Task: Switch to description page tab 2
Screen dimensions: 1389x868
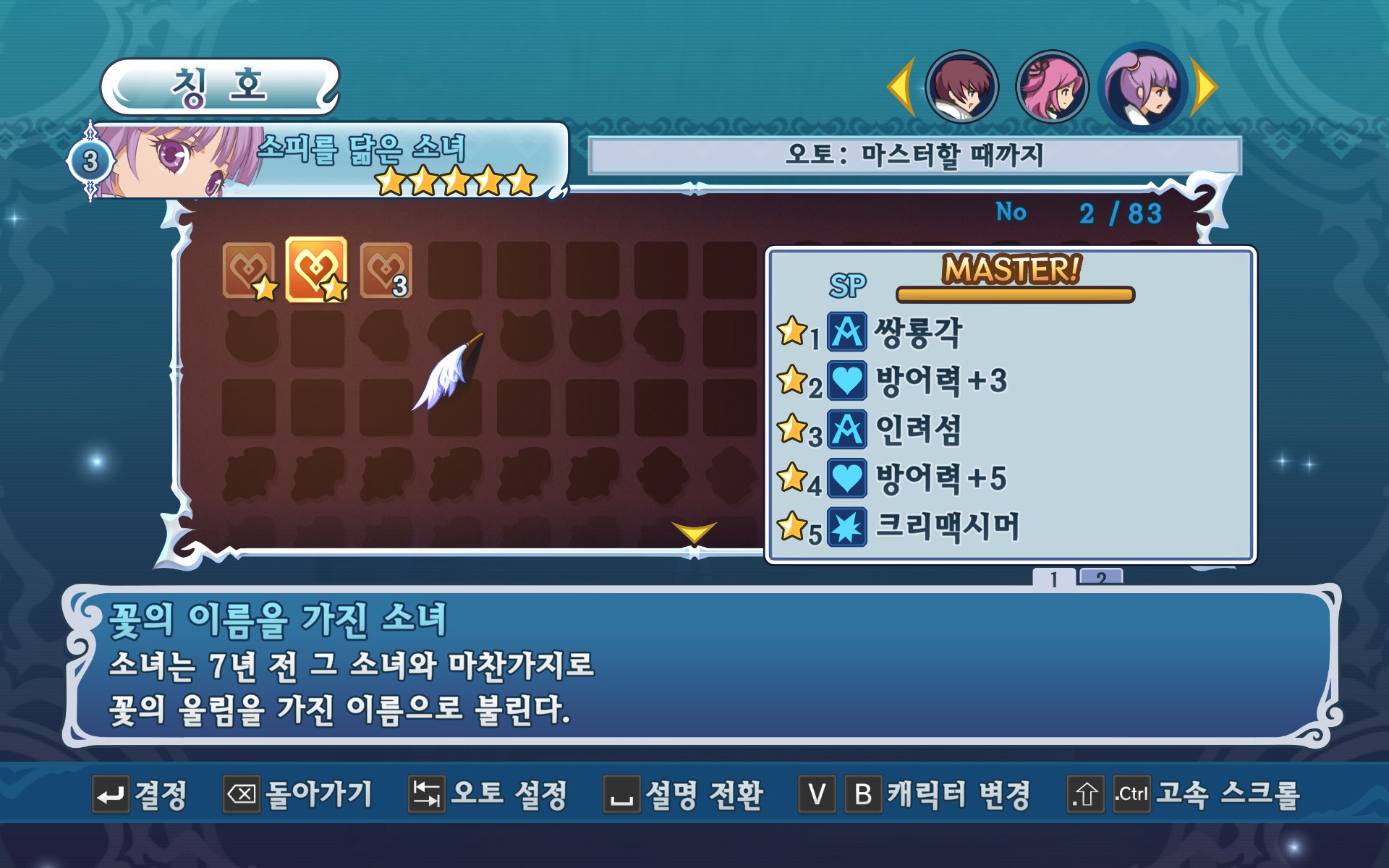Action: point(1100,576)
